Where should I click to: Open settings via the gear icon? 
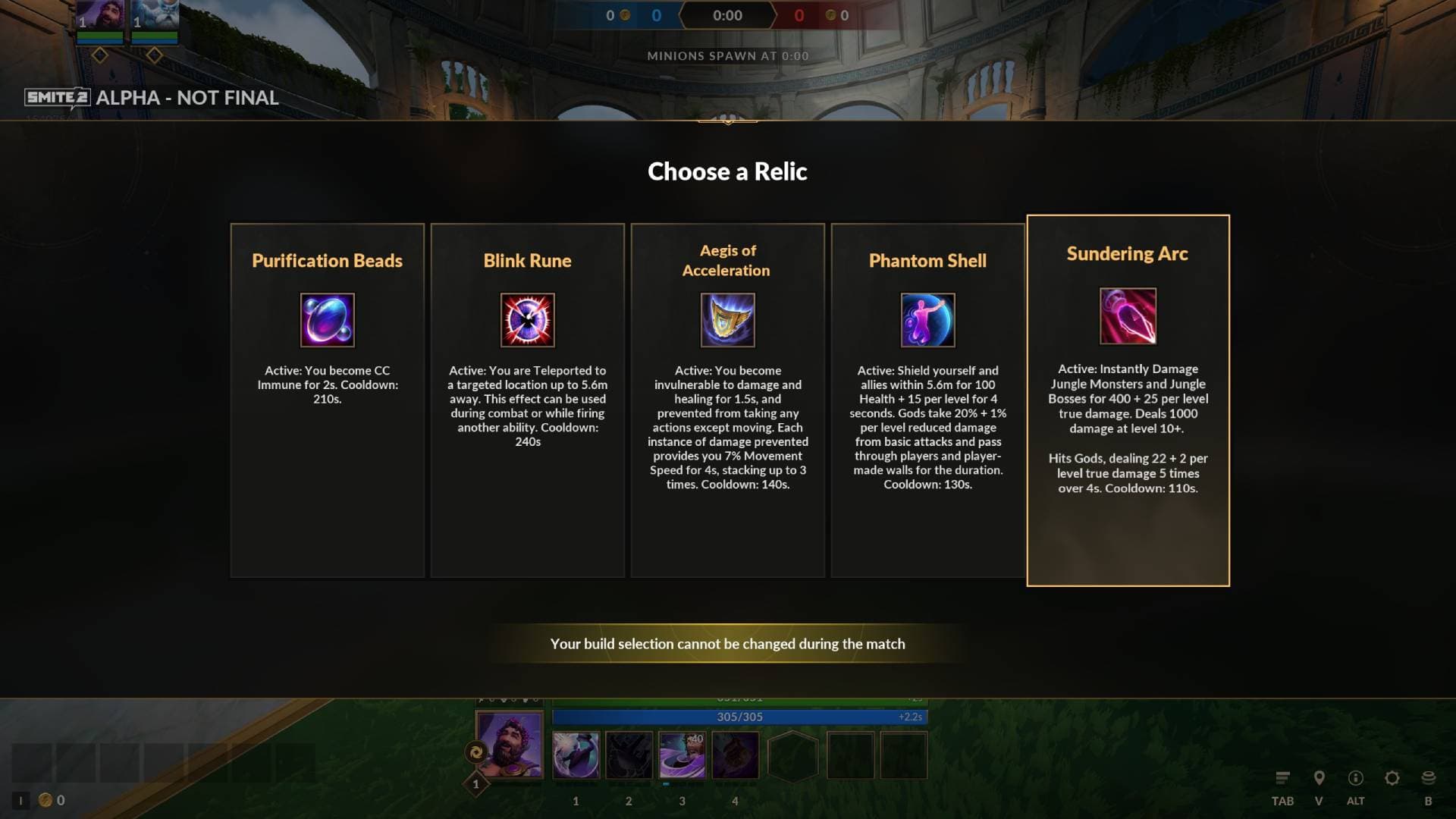[x=1392, y=778]
